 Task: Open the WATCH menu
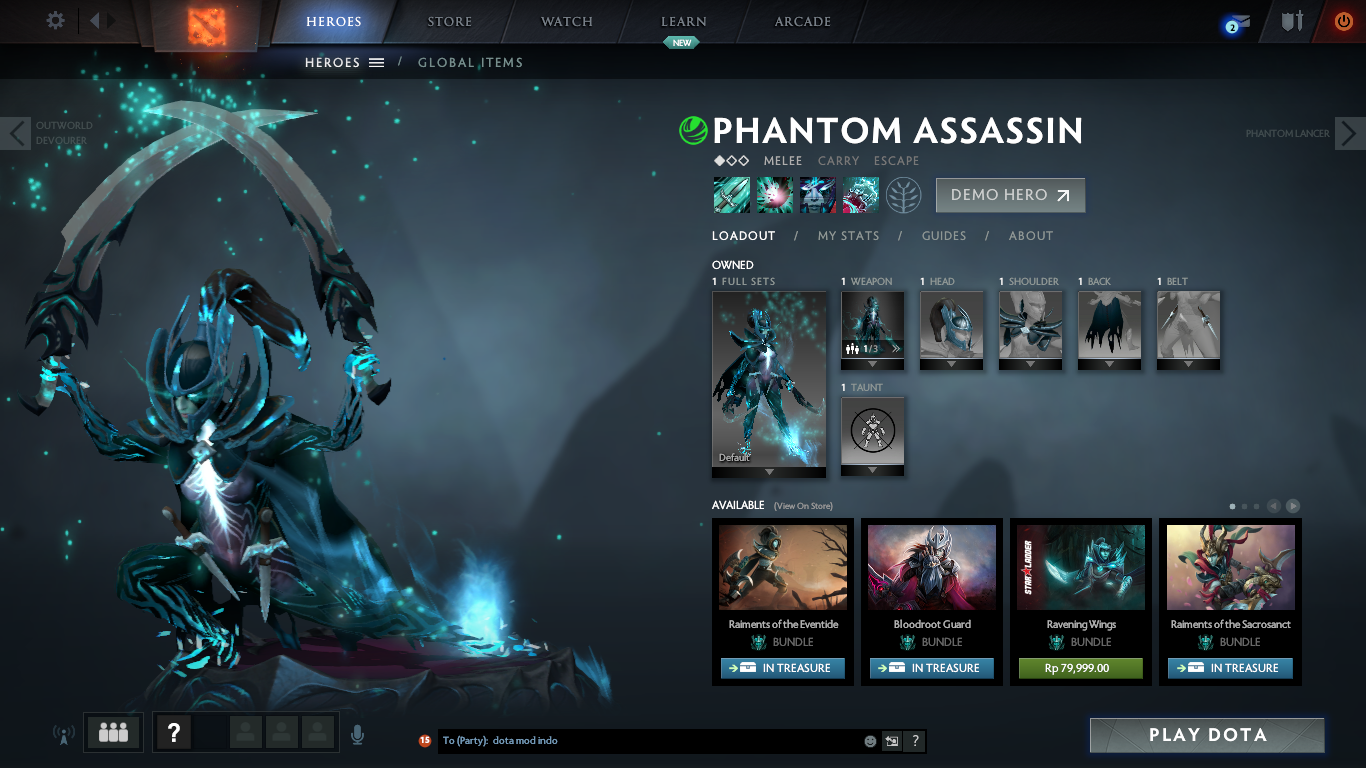pyautogui.click(x=565, y=21)
